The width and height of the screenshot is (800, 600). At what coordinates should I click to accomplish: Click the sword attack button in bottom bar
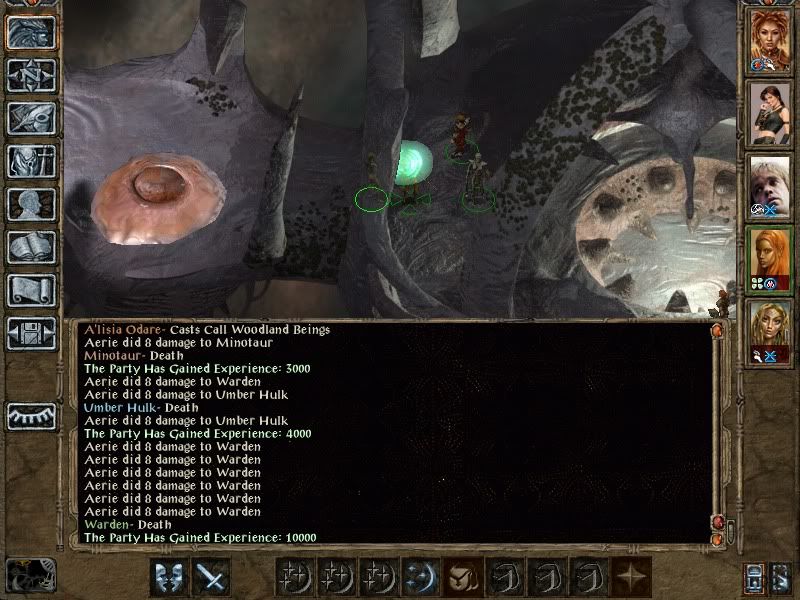[x=211, y=577]
